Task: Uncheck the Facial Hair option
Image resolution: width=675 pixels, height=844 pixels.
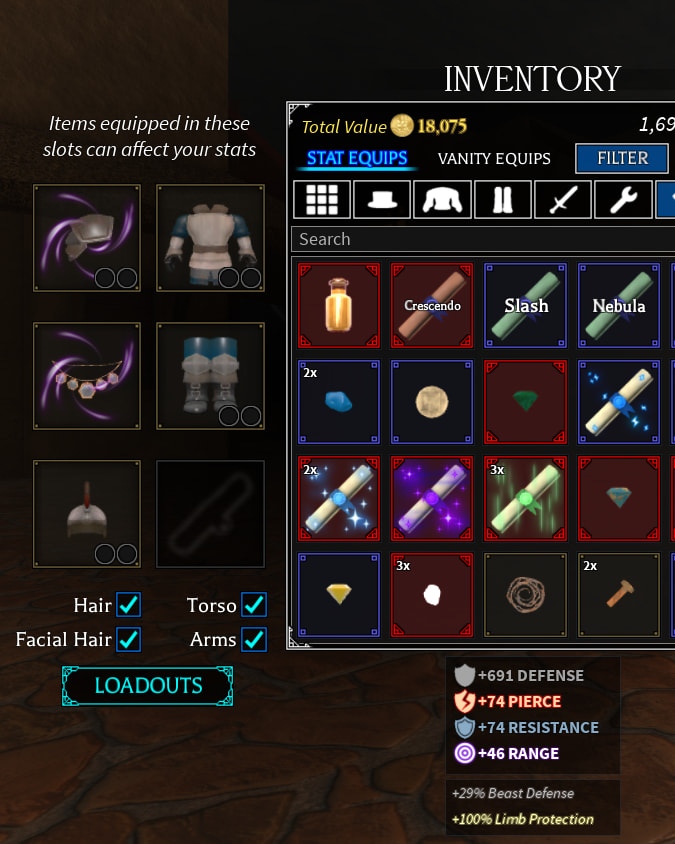Action: click(x=129, y=639)
